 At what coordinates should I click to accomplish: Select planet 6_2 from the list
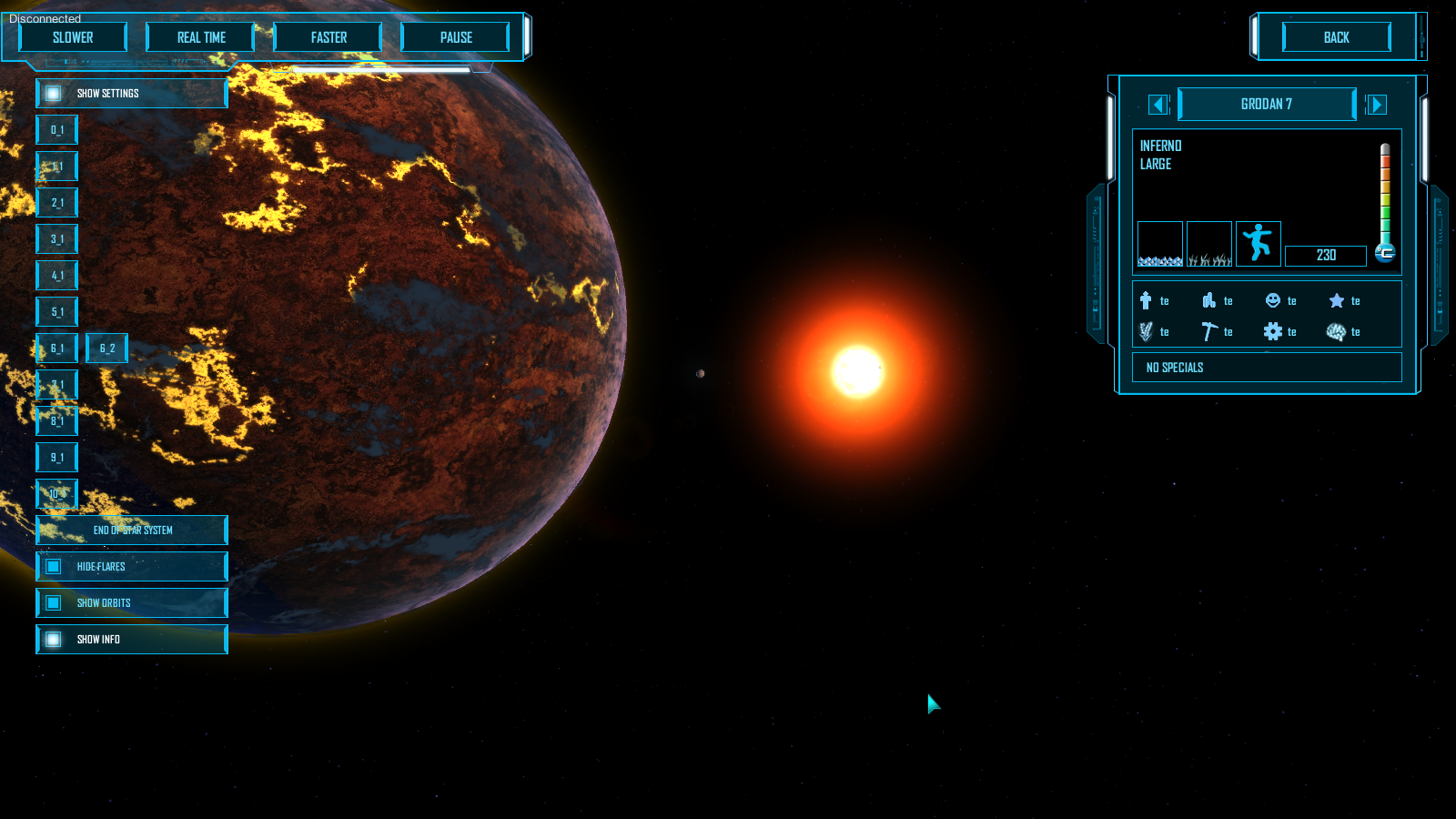(106, 348)
